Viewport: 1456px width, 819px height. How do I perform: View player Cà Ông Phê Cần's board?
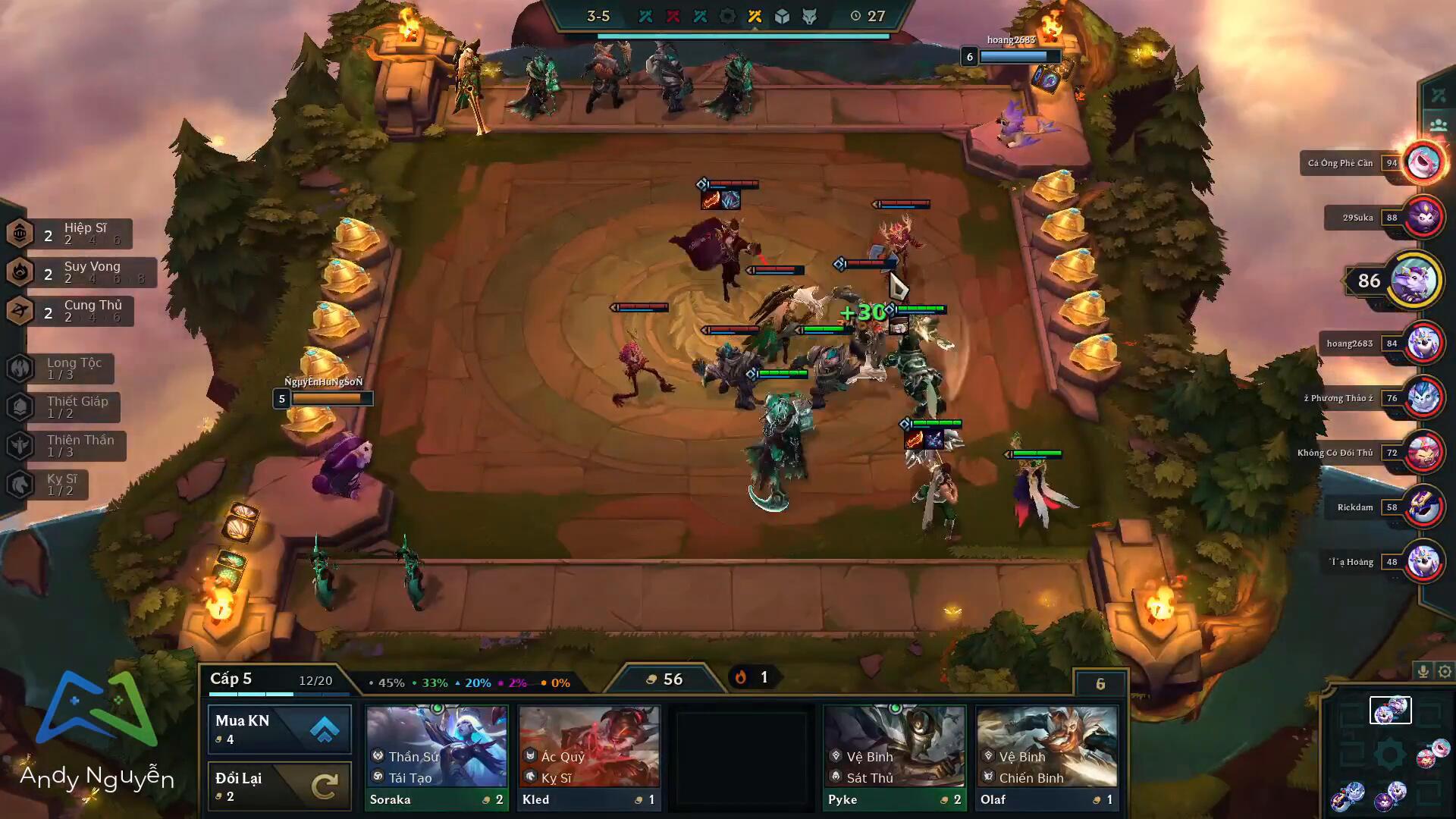(x=1423, y=162)
